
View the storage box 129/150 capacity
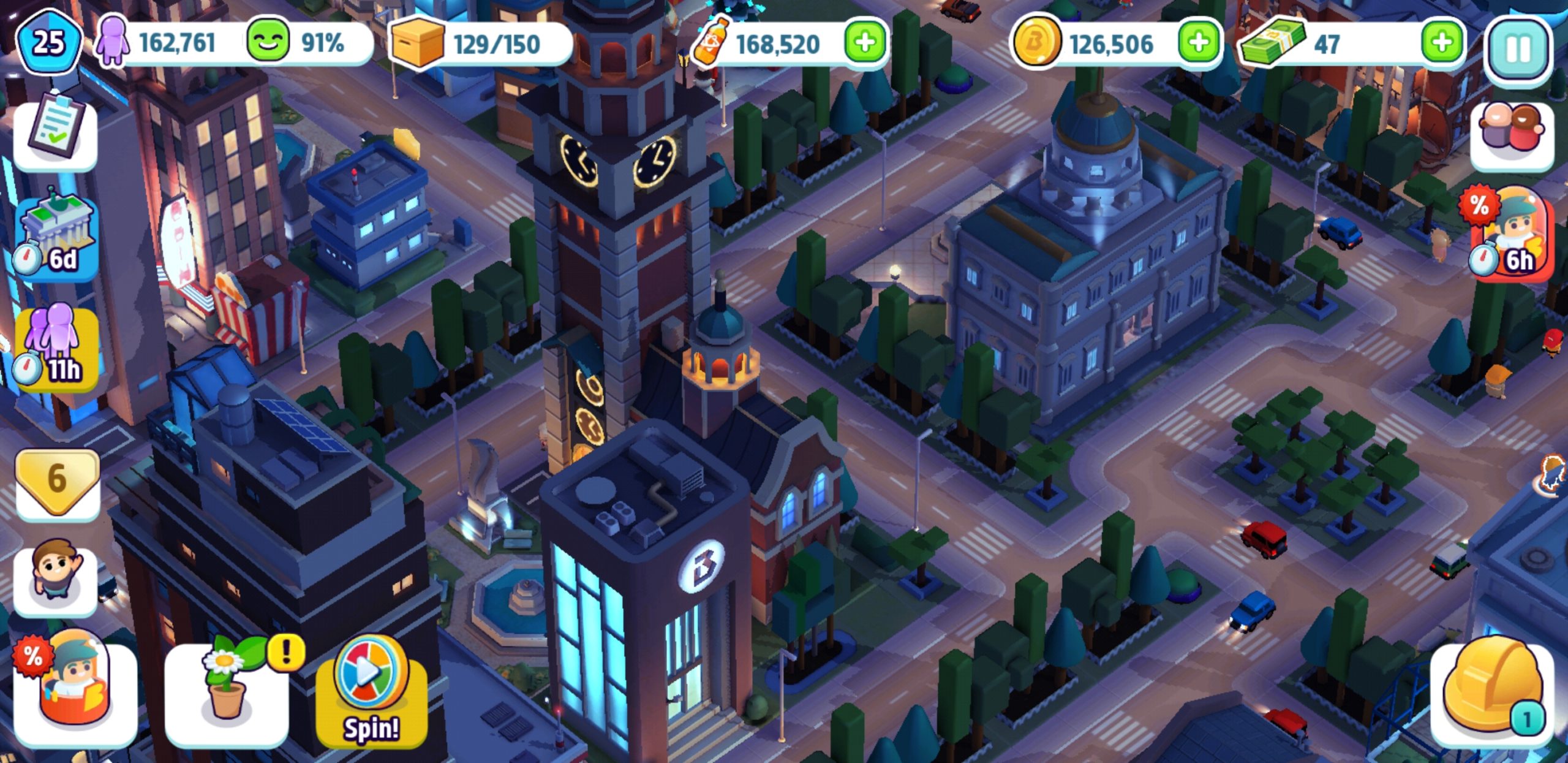coord(478,43)
